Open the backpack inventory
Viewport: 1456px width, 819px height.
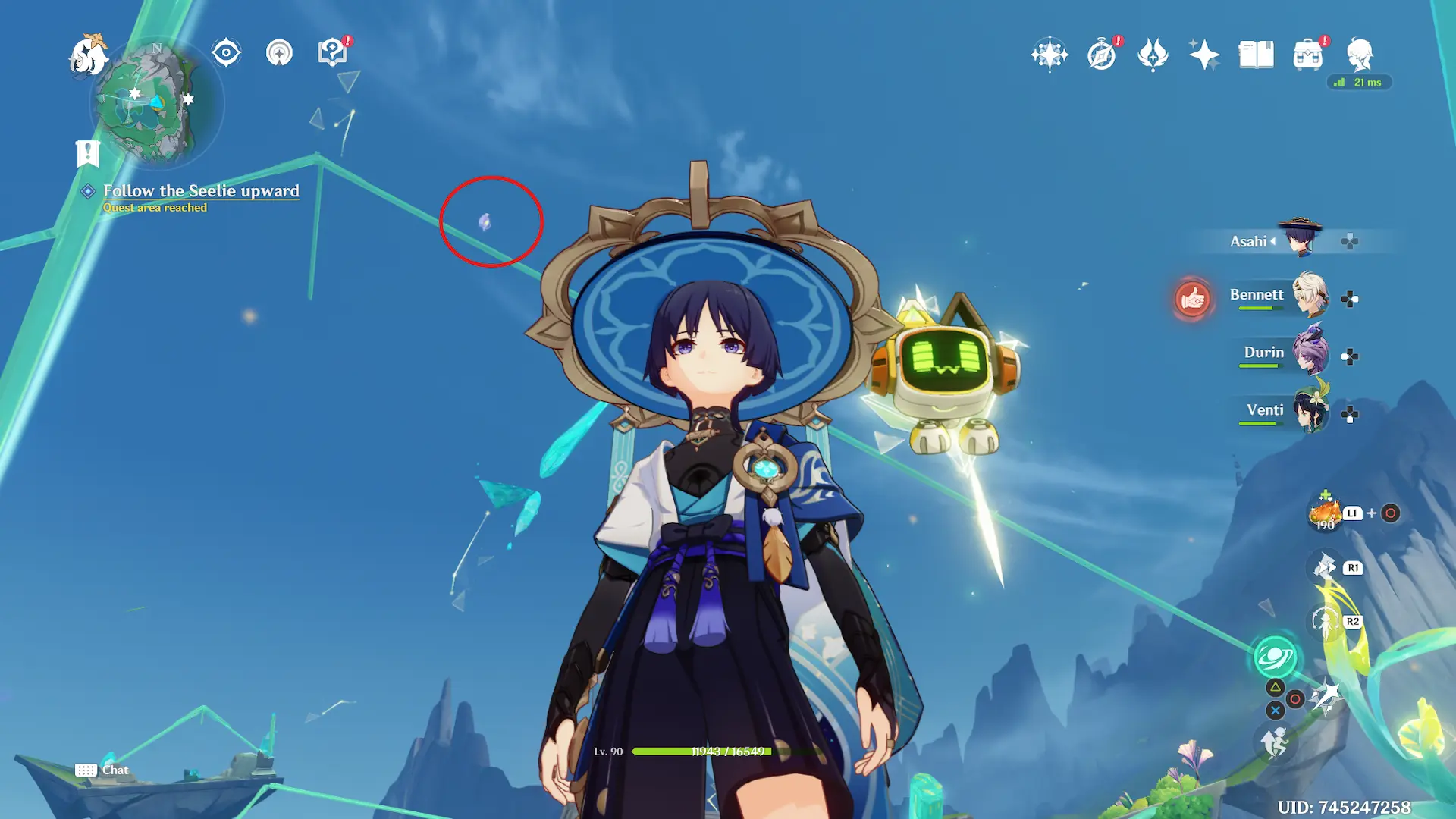pos(1307,55)
